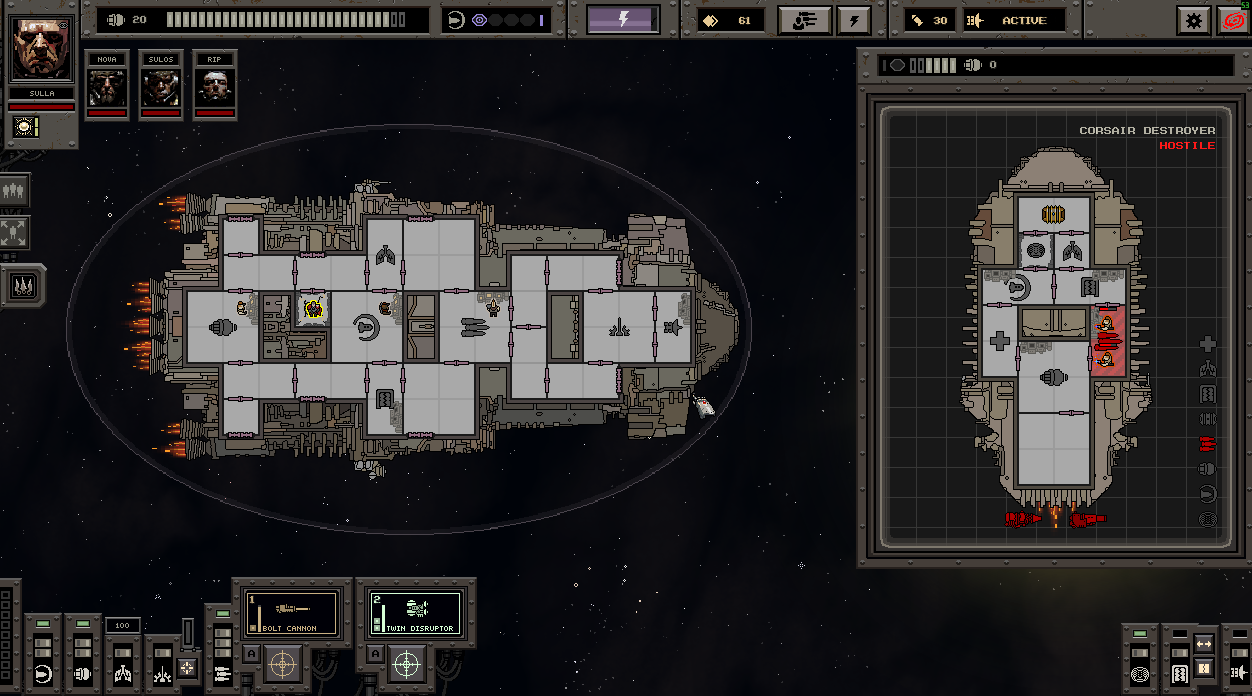Click the red spiral galaxy button
The image size is (1252, 696).
[x=1234, y=20]
